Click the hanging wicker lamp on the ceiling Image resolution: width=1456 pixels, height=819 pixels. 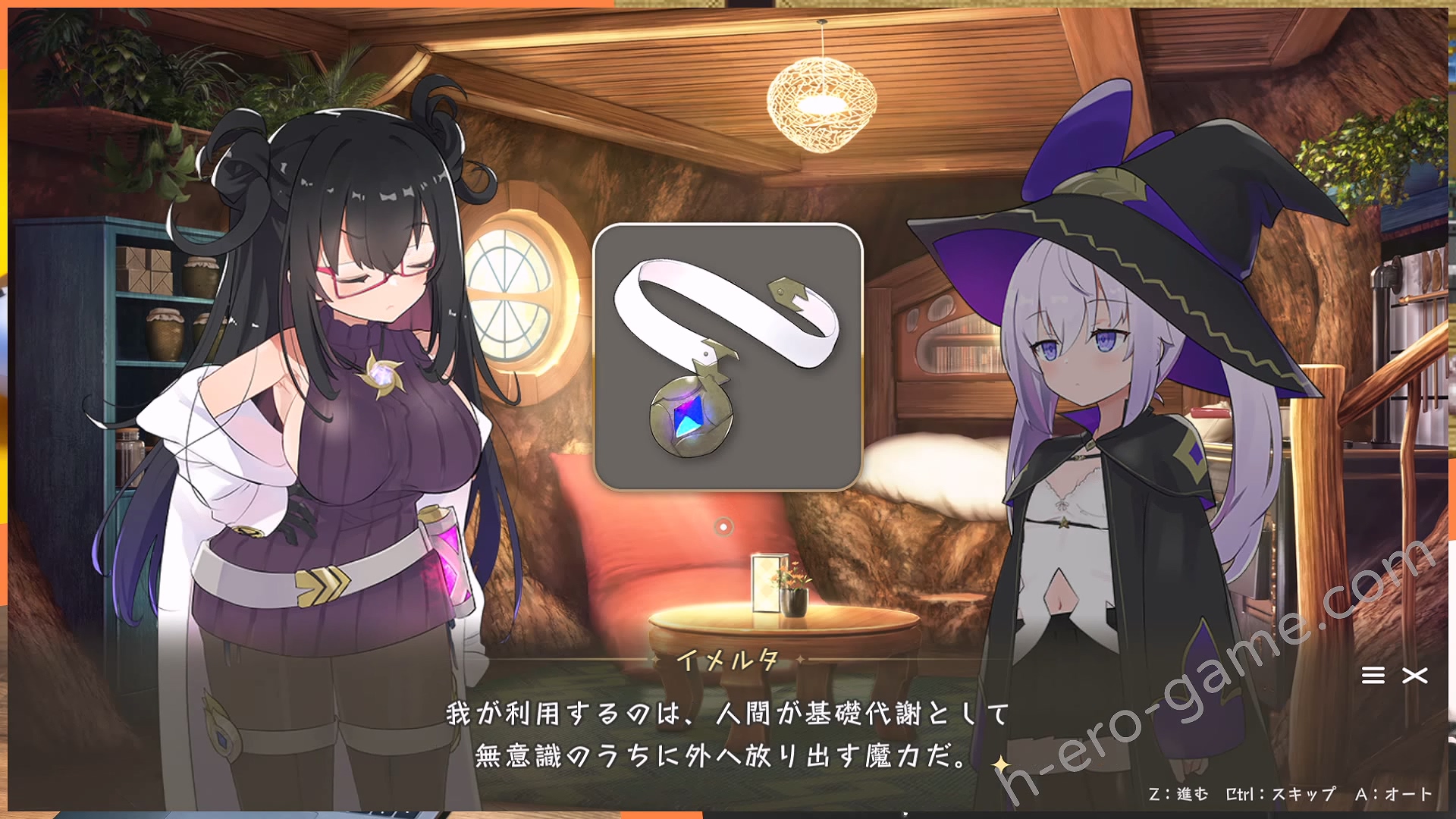(x=821, y=99)
